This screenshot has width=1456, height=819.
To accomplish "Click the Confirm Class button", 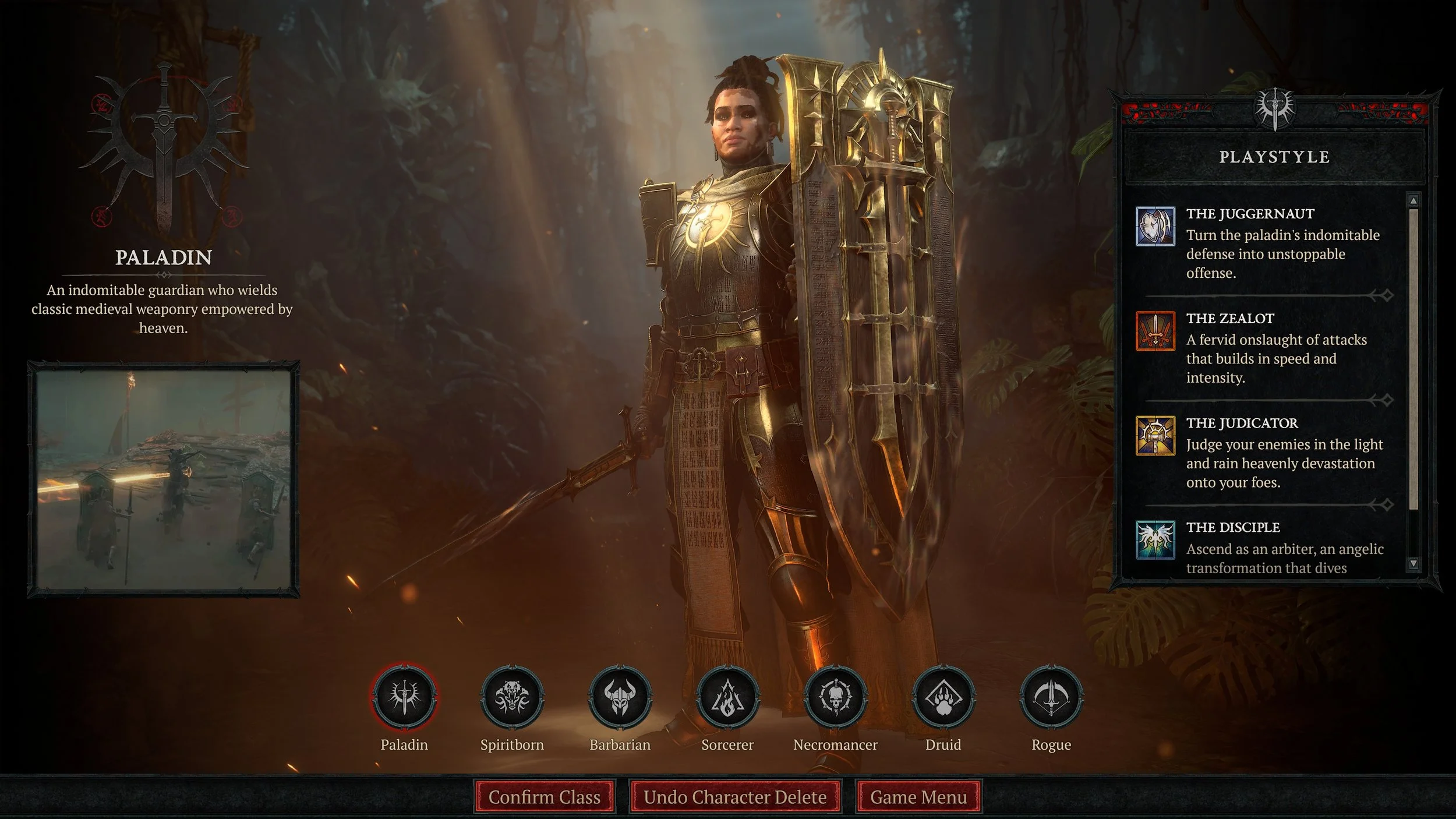I will point(544,797).
